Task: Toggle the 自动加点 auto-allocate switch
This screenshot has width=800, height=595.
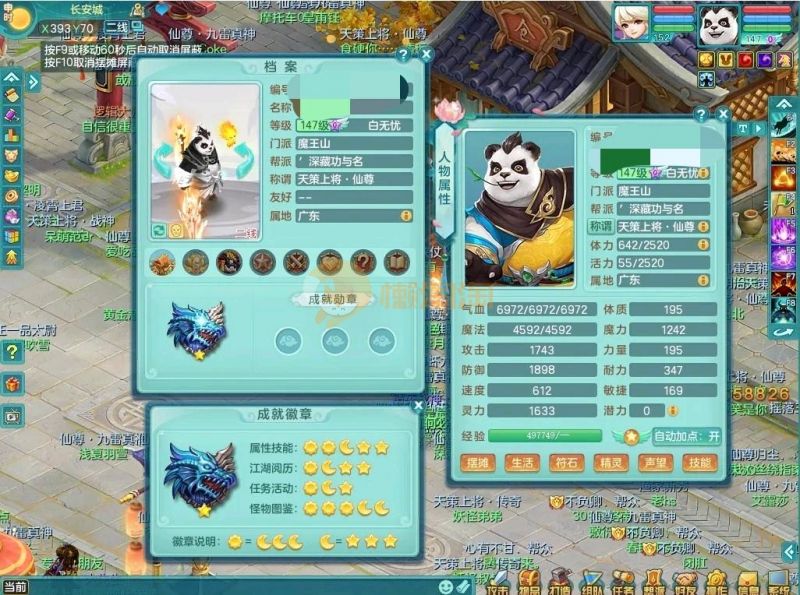Action: [687, 436]
